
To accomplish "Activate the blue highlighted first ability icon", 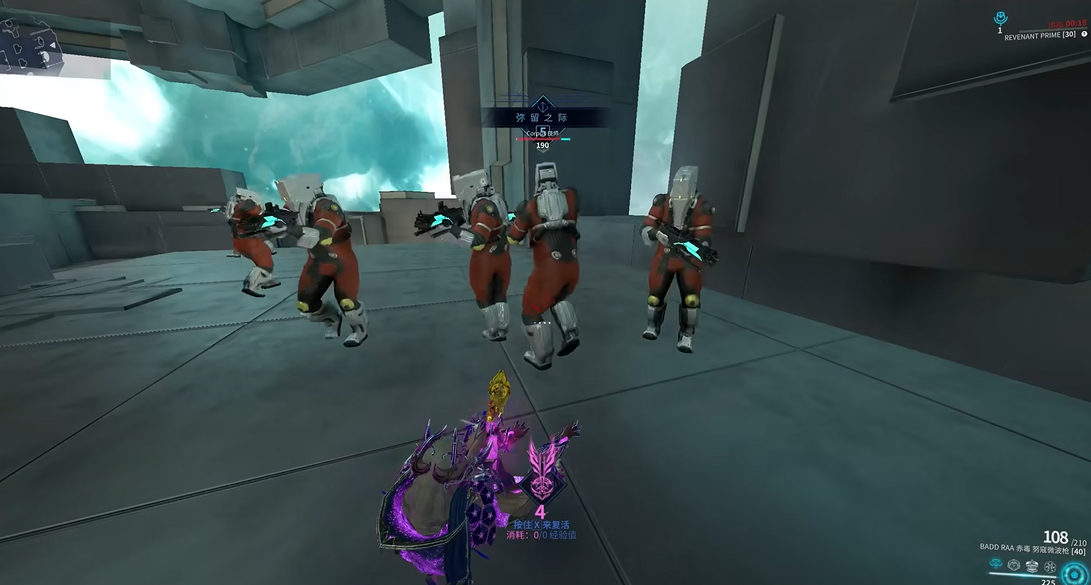I will [x=996, y=564].
